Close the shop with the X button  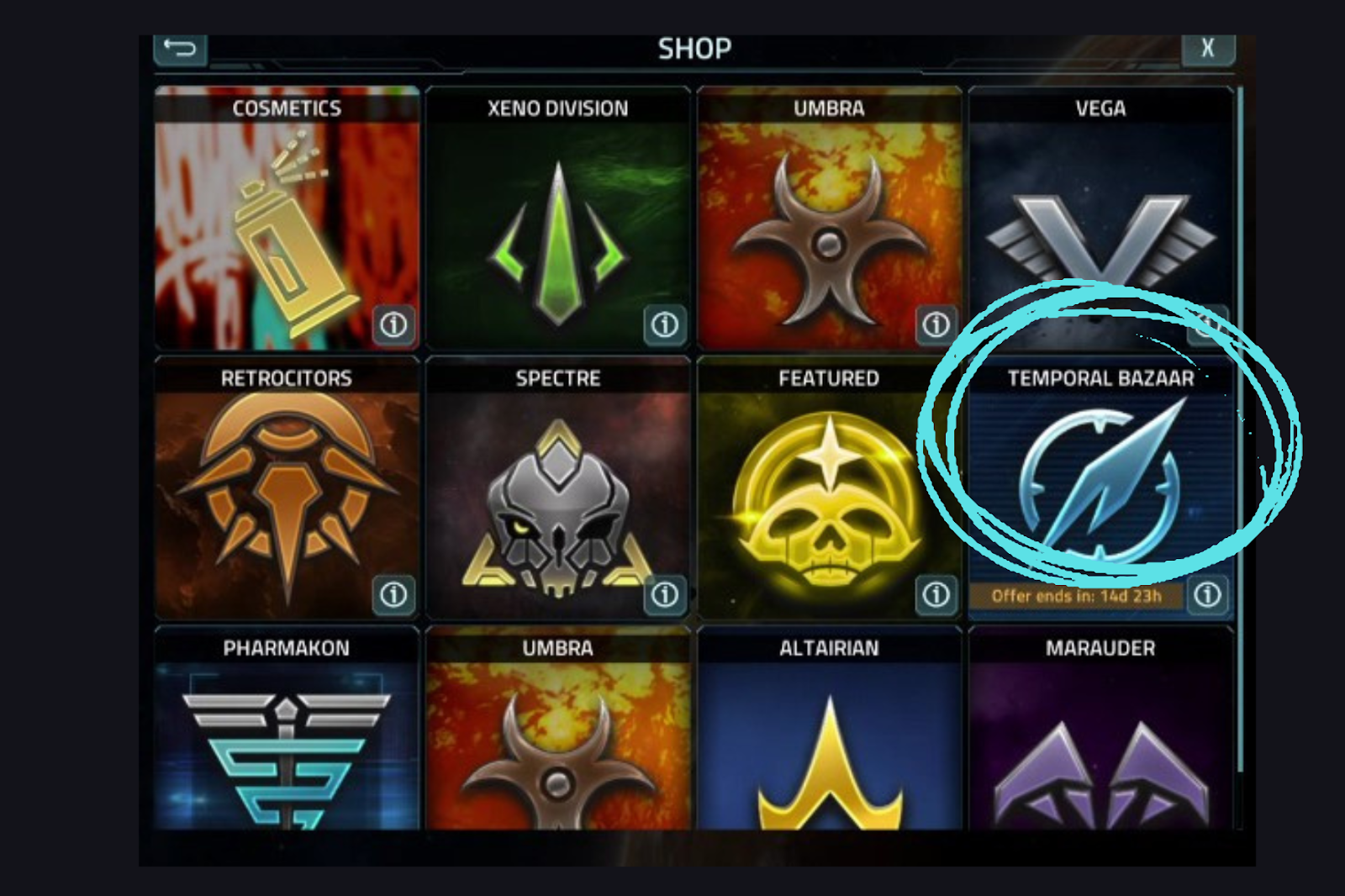[1207, 49]
